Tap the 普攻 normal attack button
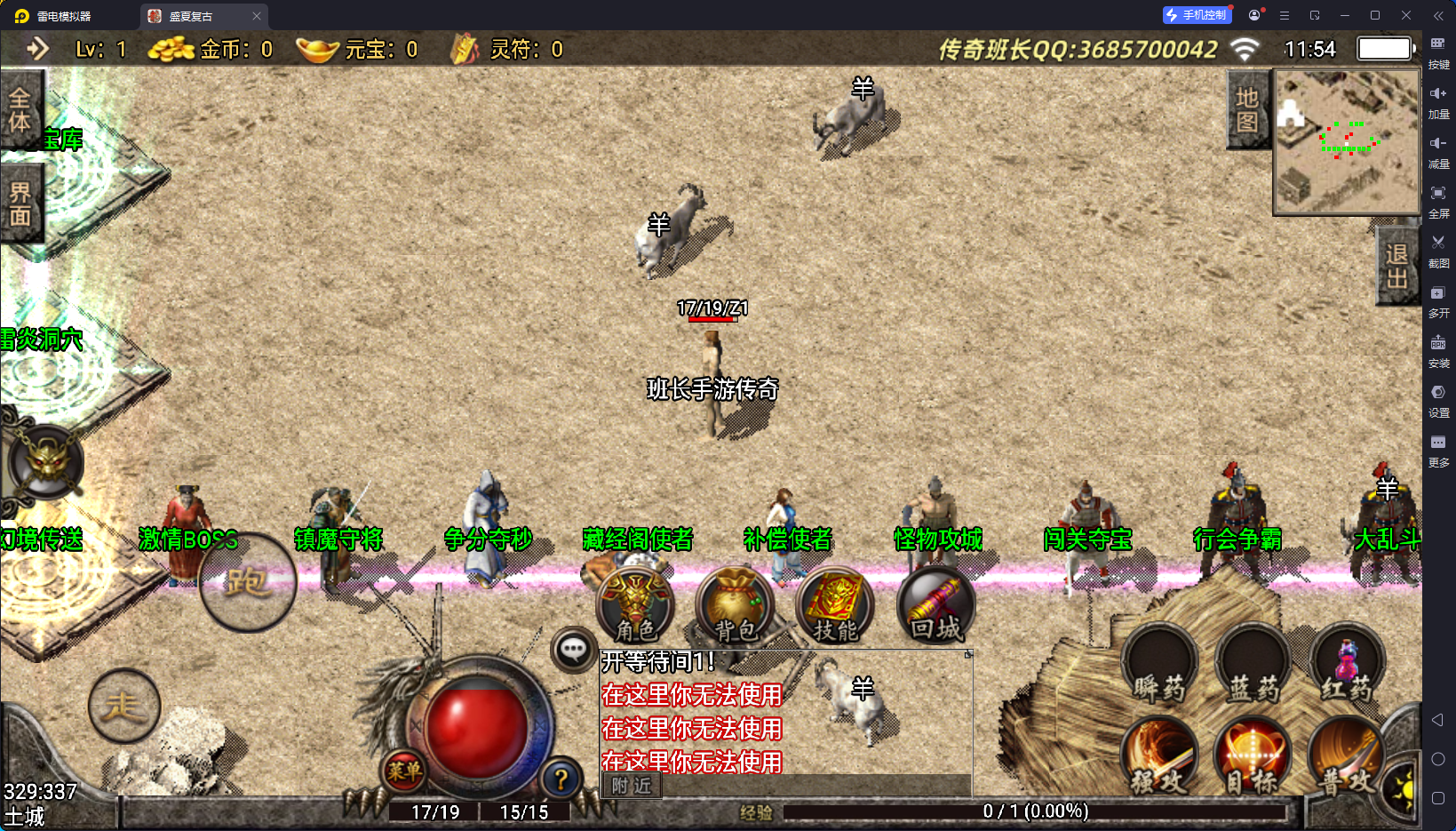Viewport: 1456px width, 831px height. coord(1345,755)
